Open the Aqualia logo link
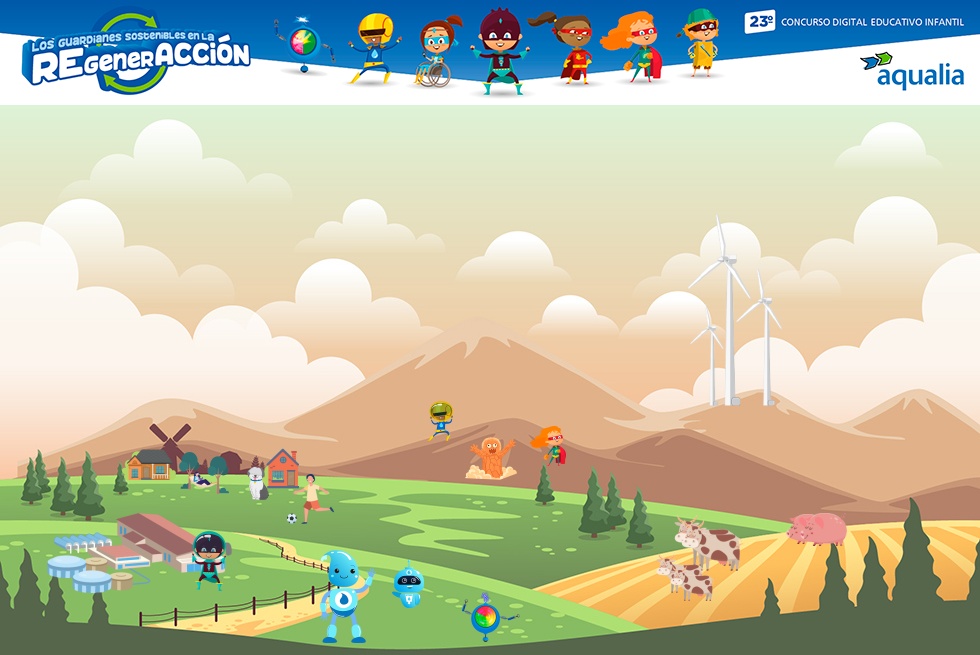Viewport: 980px width, 655px height. (911, 70)
